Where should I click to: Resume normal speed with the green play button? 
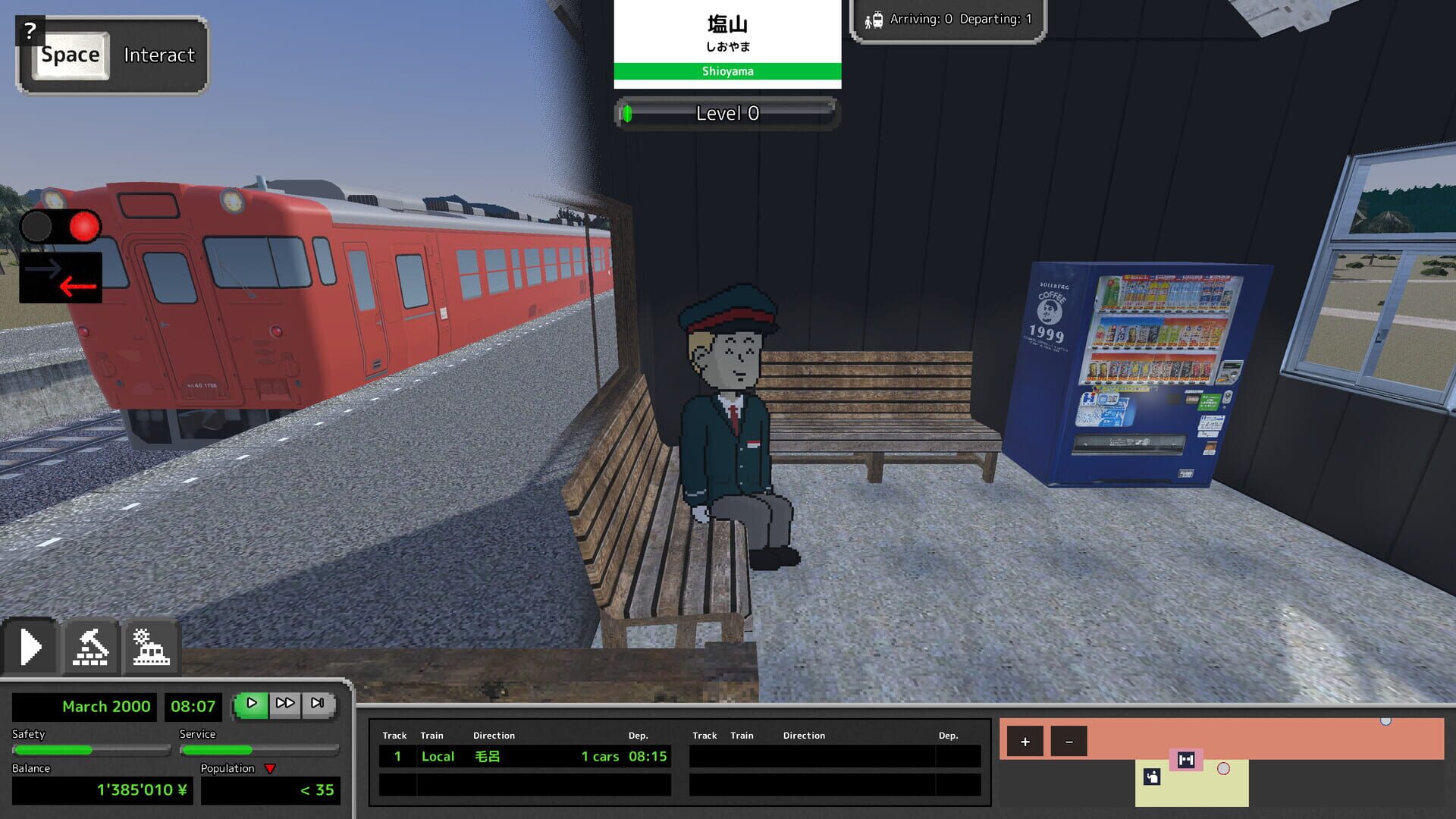coord(251,703)
